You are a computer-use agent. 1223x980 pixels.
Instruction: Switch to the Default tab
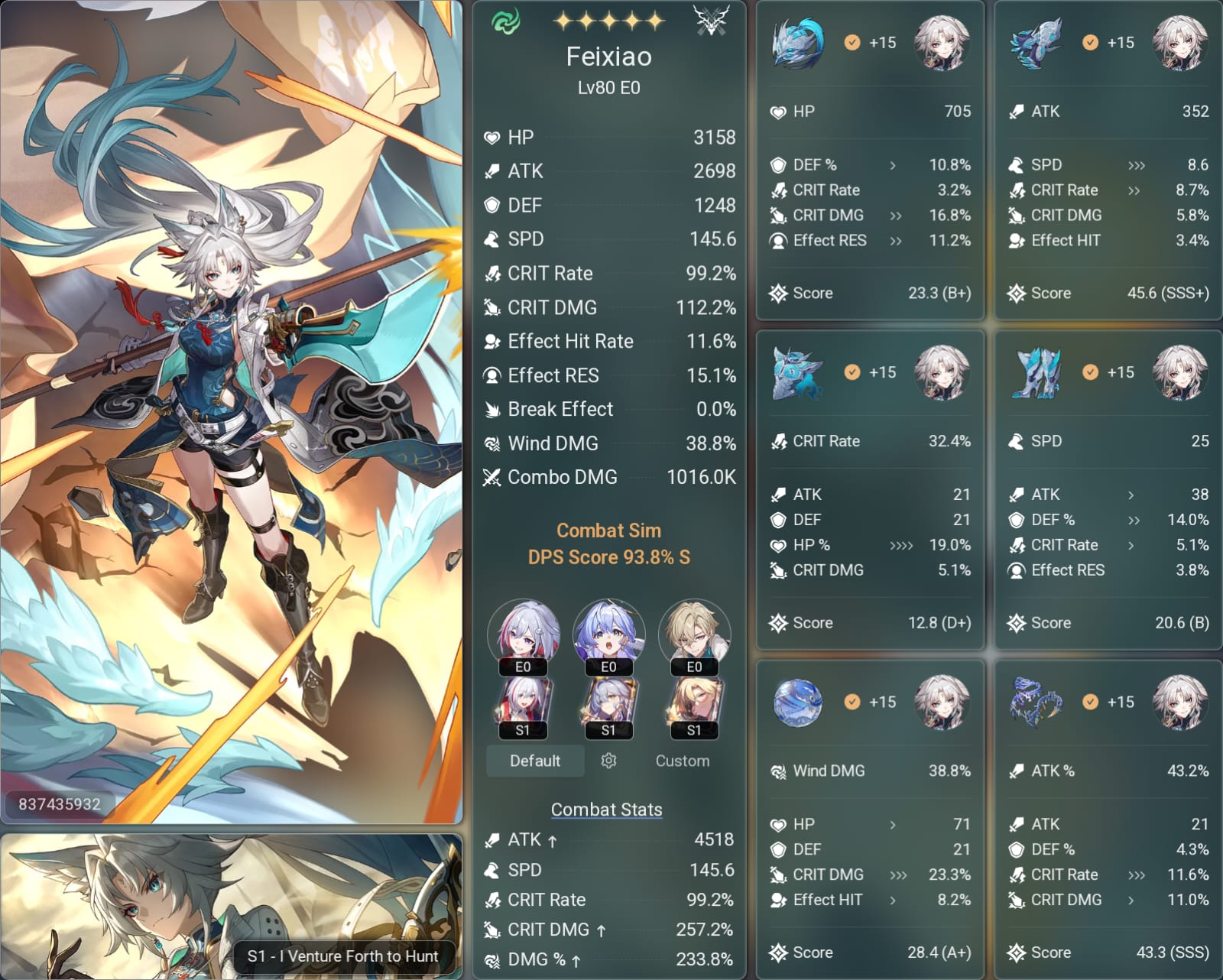[534, 761]
